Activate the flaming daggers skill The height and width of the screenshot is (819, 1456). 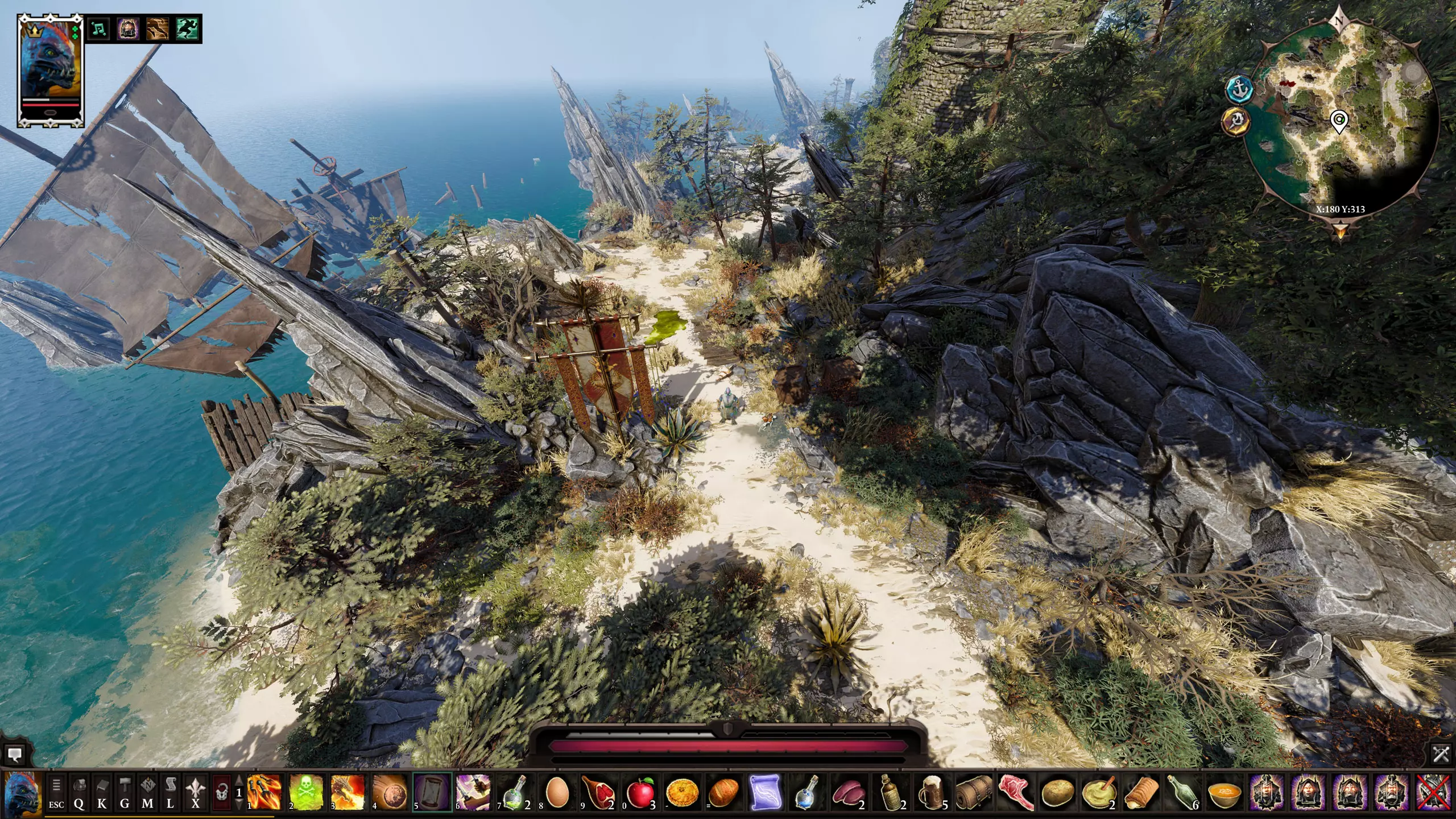tap(264, 792)
